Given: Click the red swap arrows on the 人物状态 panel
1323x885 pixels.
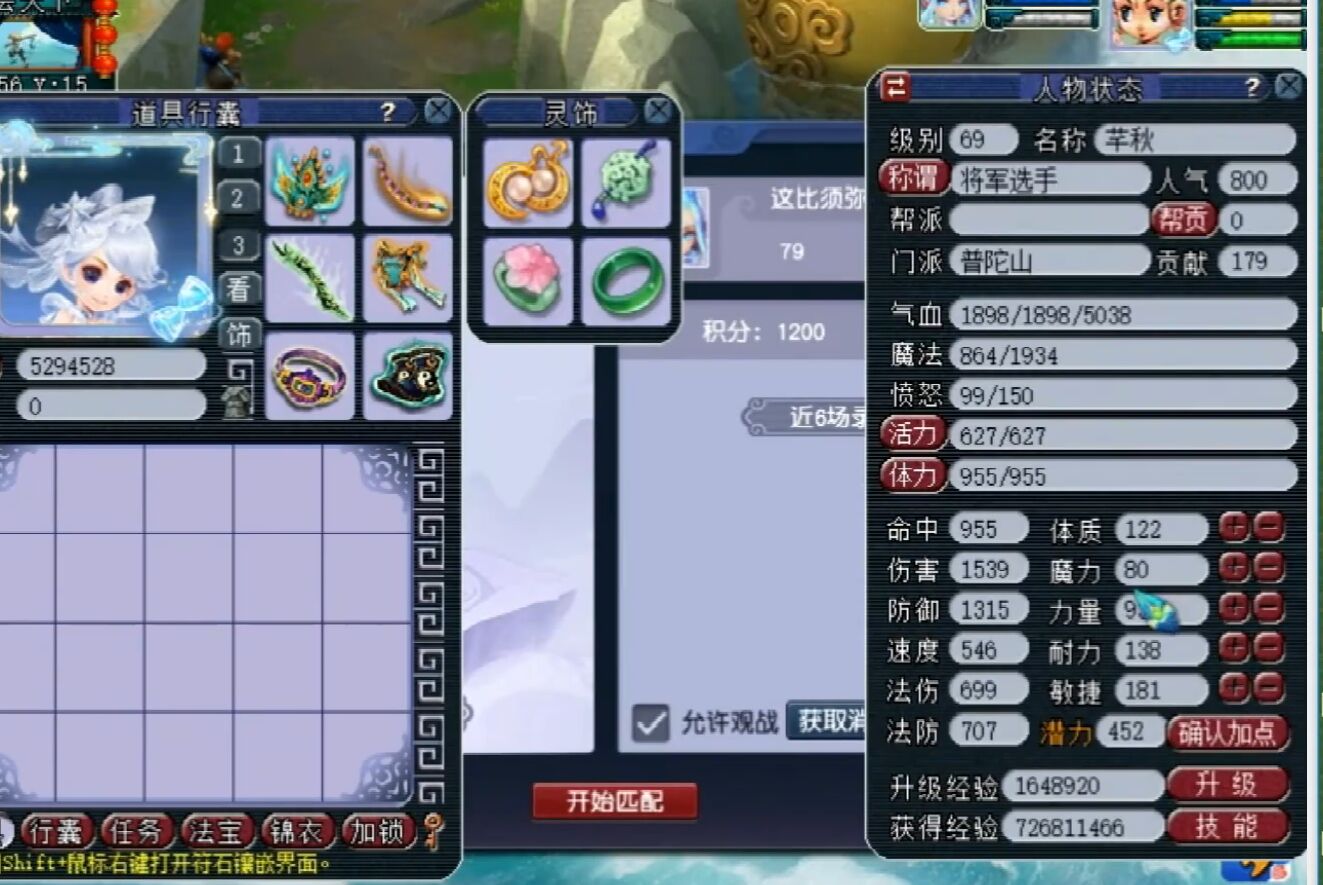Looking at the screenshot, I should tap(897, 88).
